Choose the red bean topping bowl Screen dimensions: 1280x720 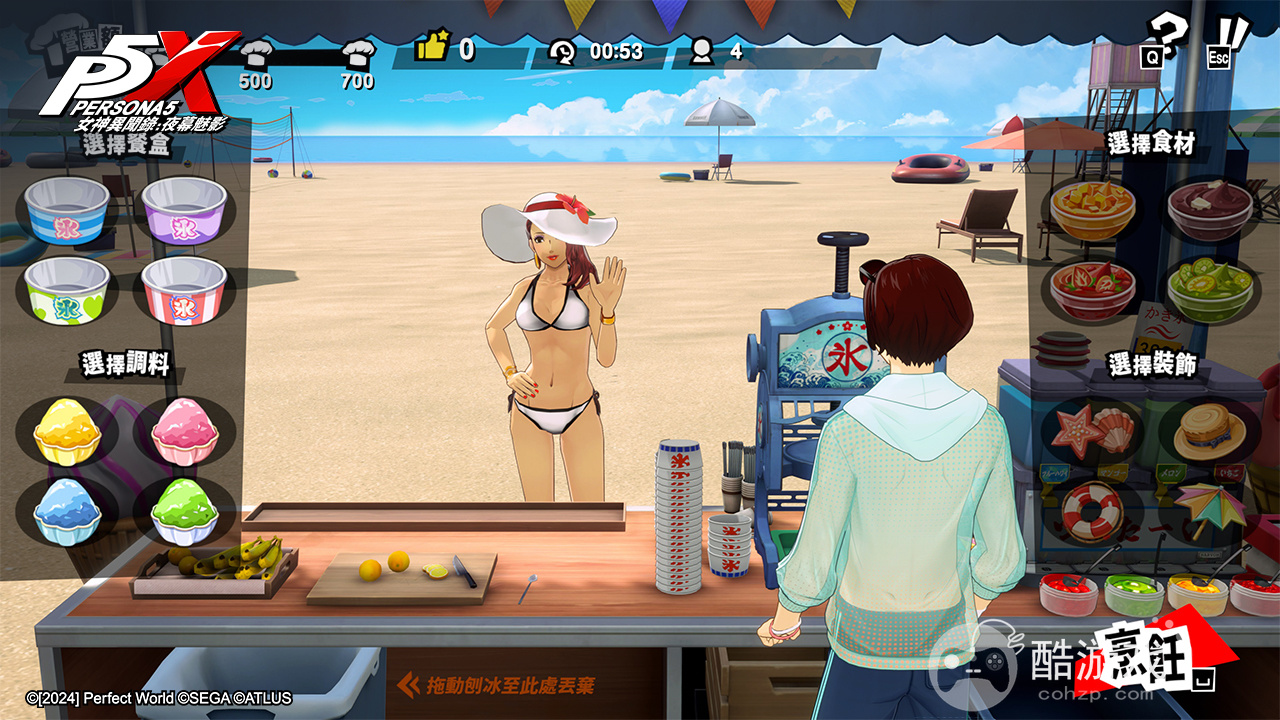1210,208
